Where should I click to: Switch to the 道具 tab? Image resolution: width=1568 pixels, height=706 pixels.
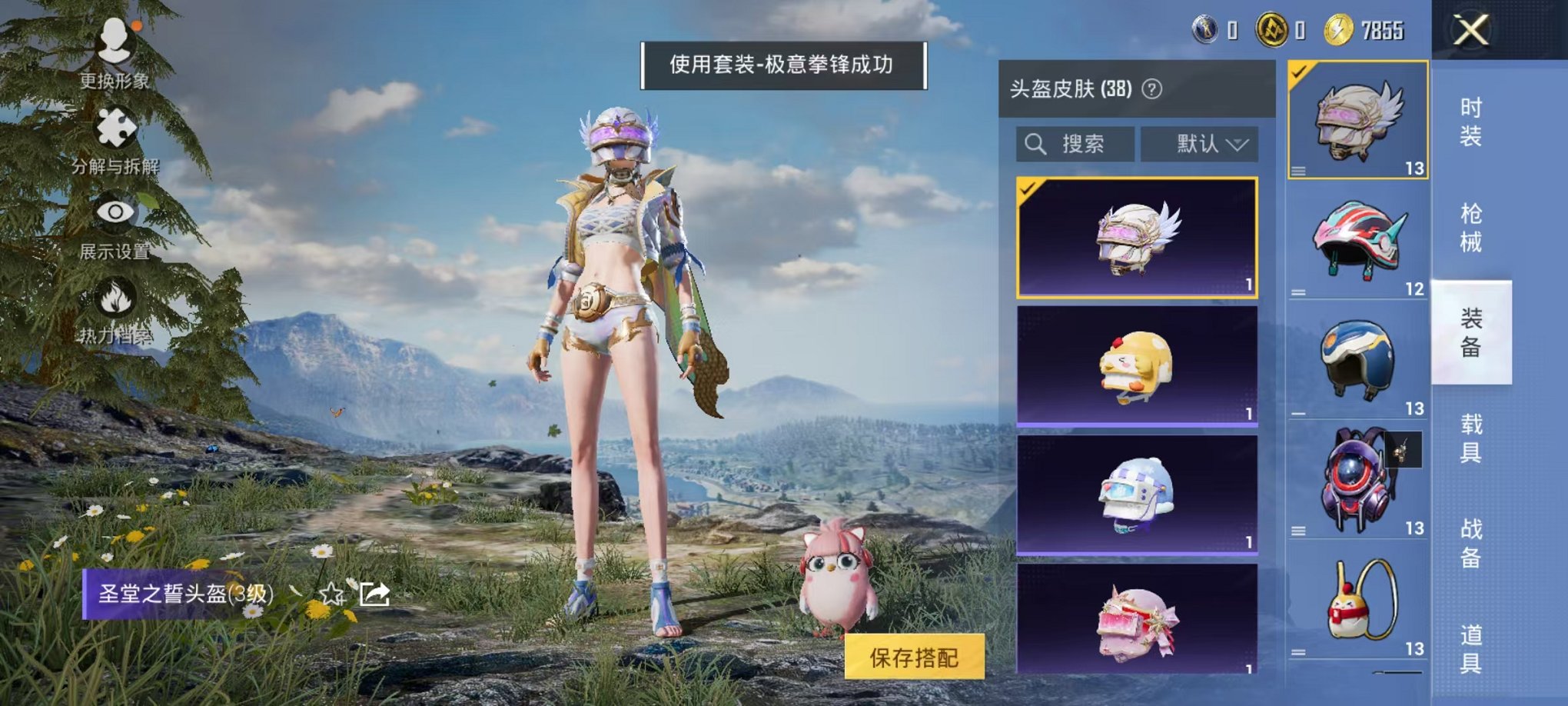click(x=1473, y=646)
